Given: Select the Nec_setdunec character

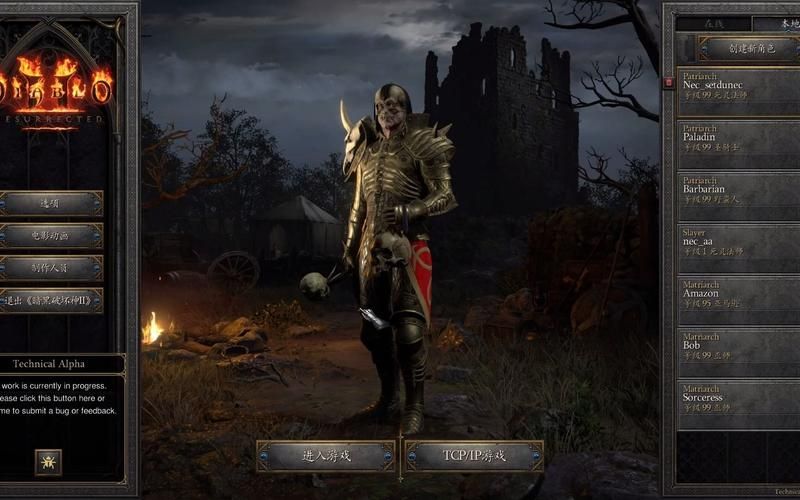Looking at the screenshot, I should (740, 88).
